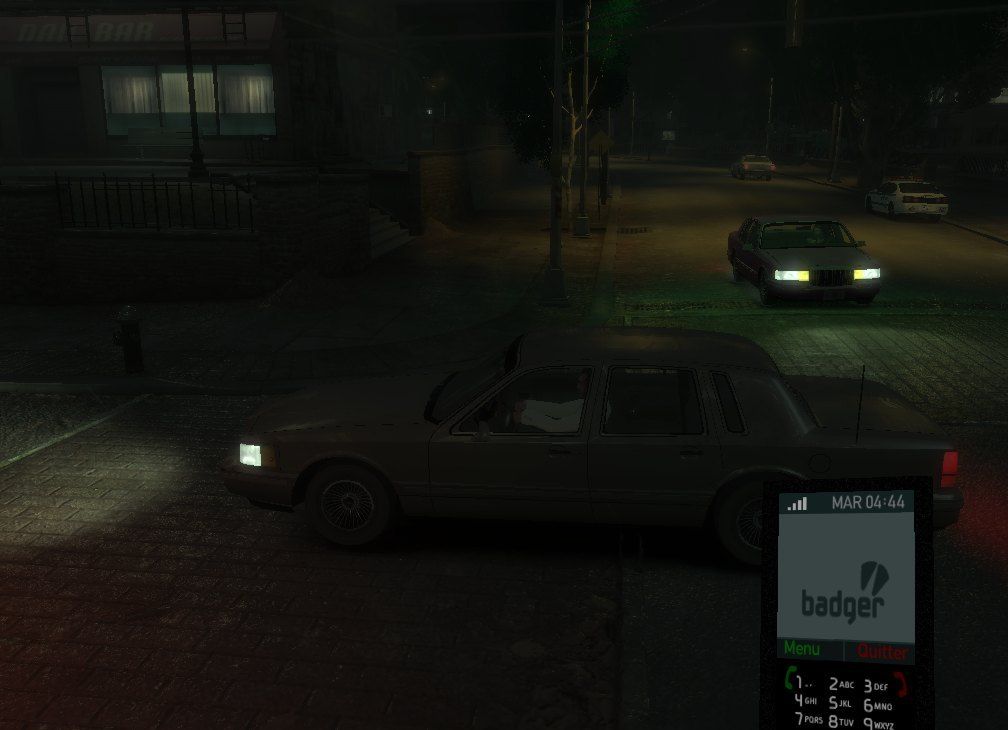1008x730 pixels.
Task: Tap the green call handset icon
Action: click(x=790, y=681)
